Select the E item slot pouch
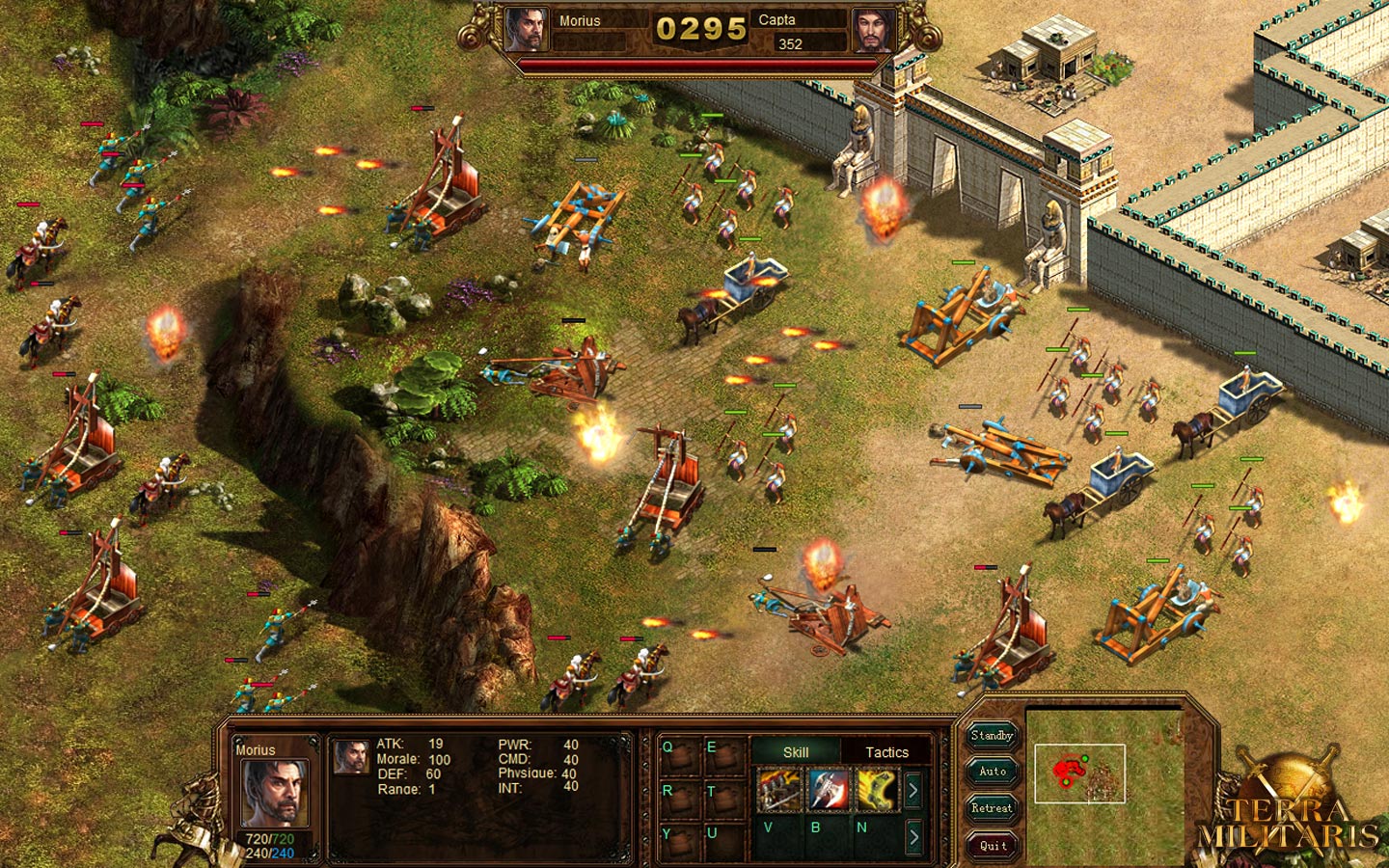1389x868 pixels. [x=723, y=757]
